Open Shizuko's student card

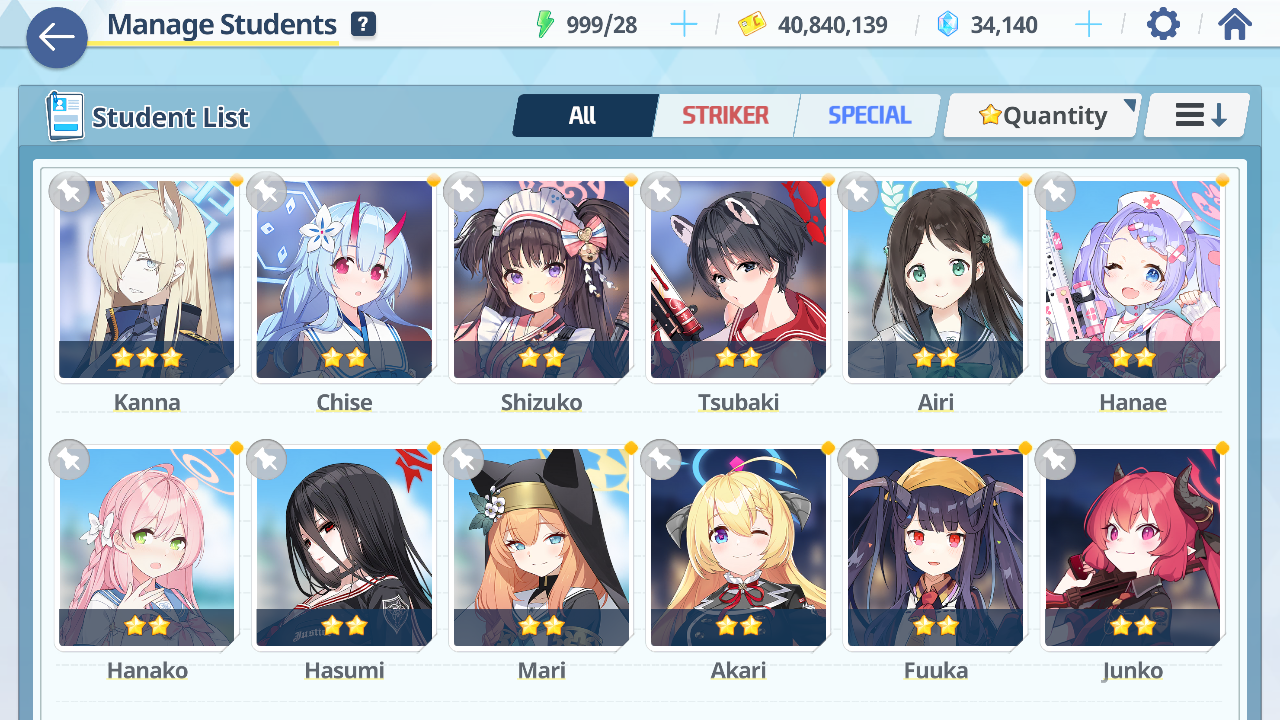(x=541, y=280)
